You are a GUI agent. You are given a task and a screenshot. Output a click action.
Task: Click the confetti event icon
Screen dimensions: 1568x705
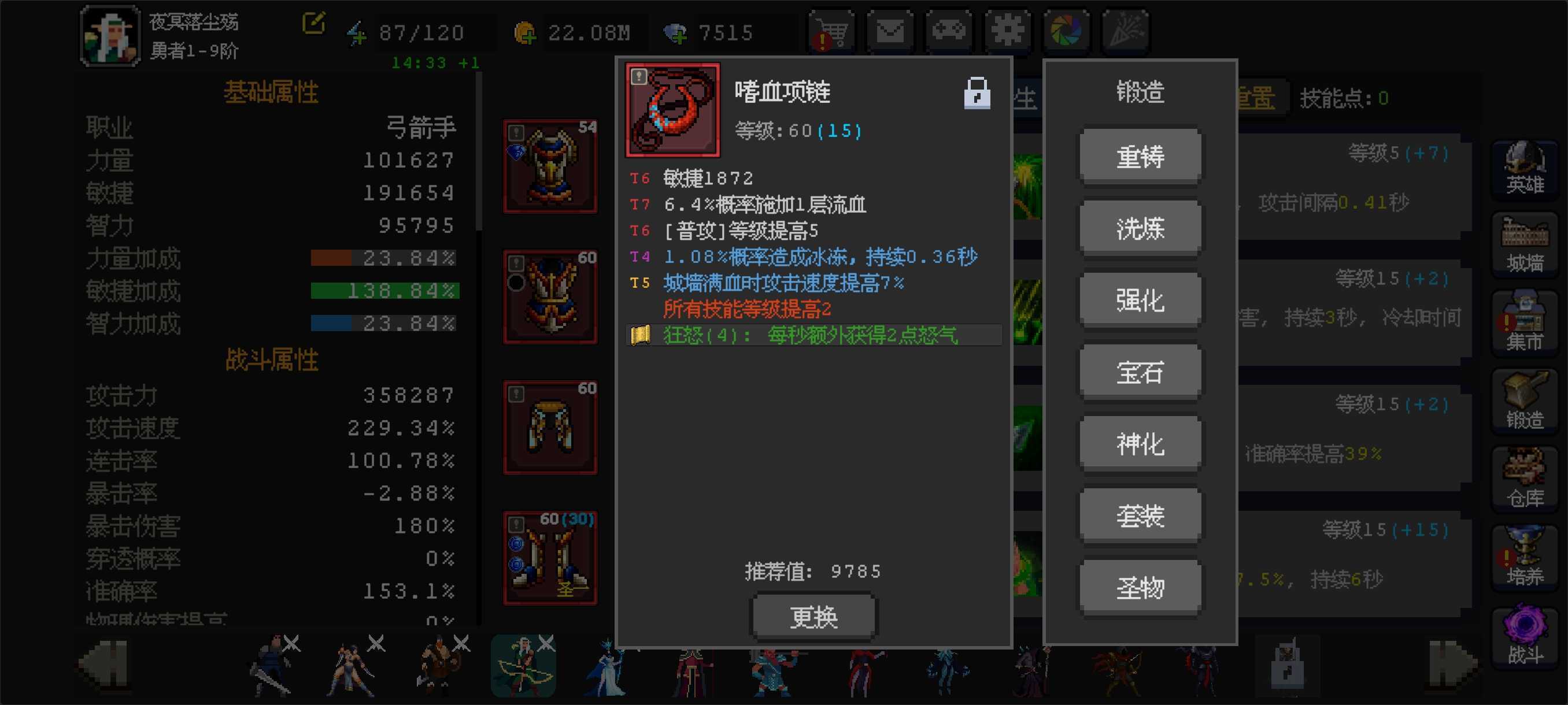tap(1126, 31)
